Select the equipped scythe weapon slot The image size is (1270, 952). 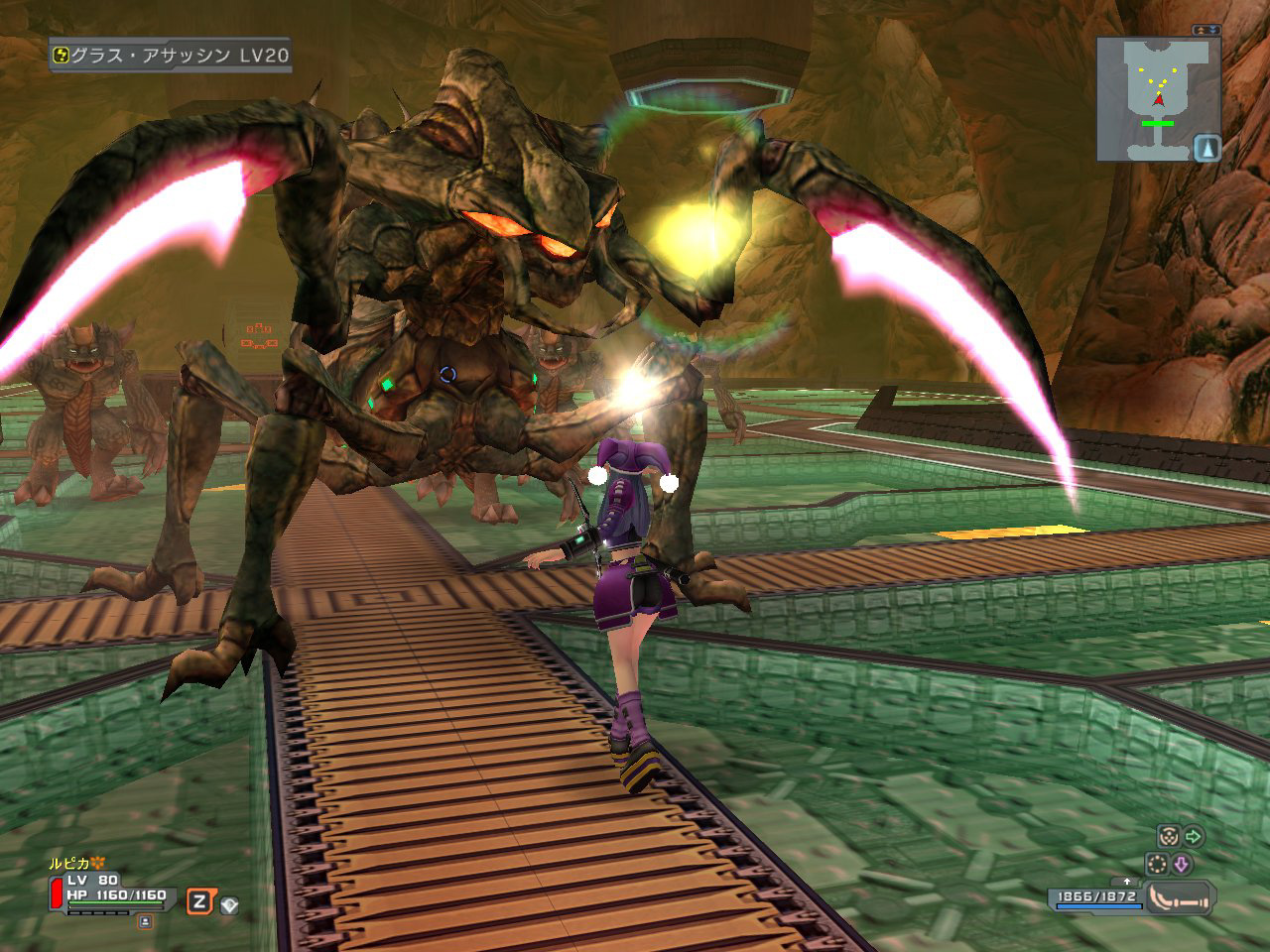tap(1179, 898)
